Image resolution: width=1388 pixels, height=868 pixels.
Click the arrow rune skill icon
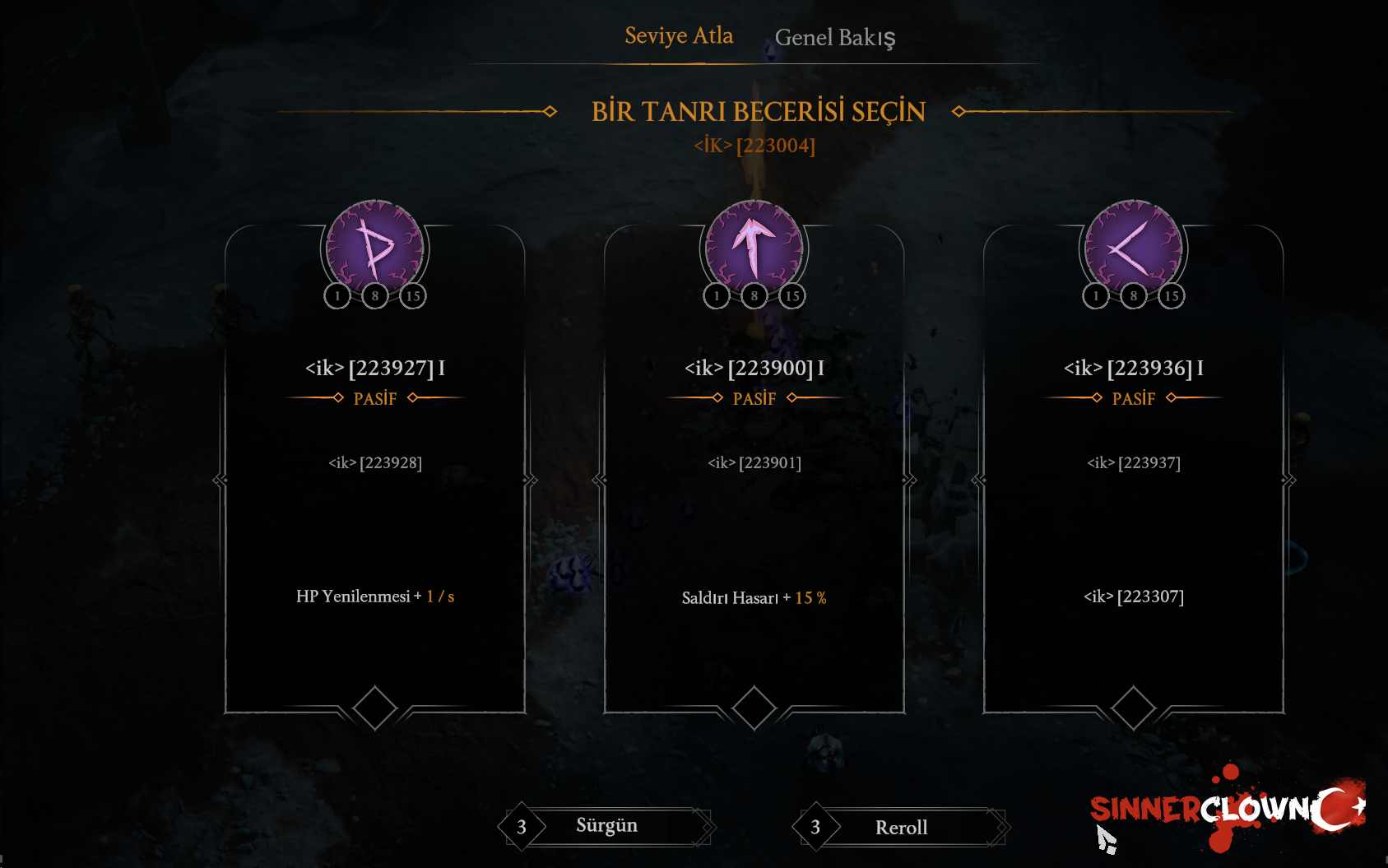(754, 248)
